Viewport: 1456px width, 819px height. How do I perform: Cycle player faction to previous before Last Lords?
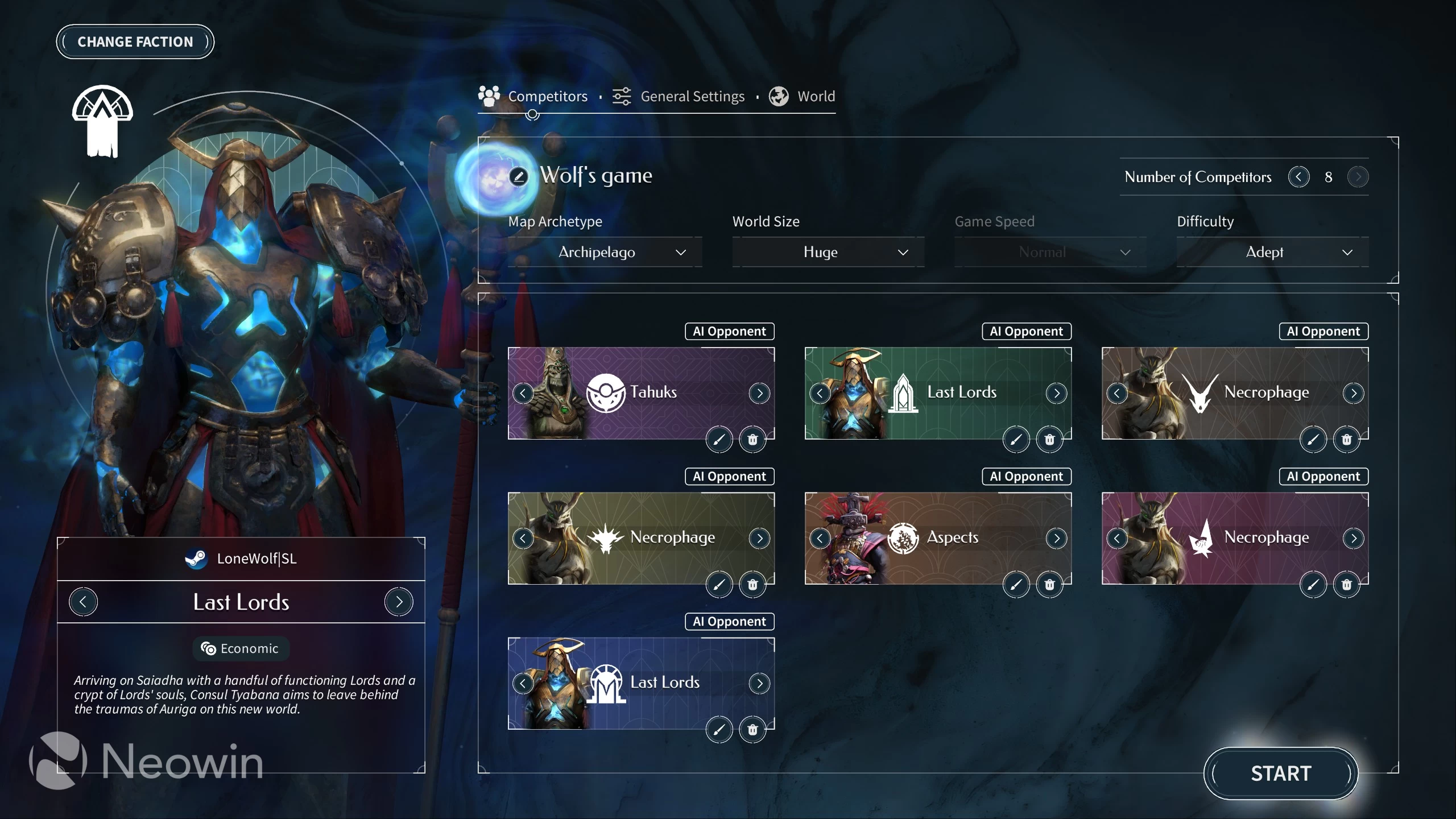[83, 602]
